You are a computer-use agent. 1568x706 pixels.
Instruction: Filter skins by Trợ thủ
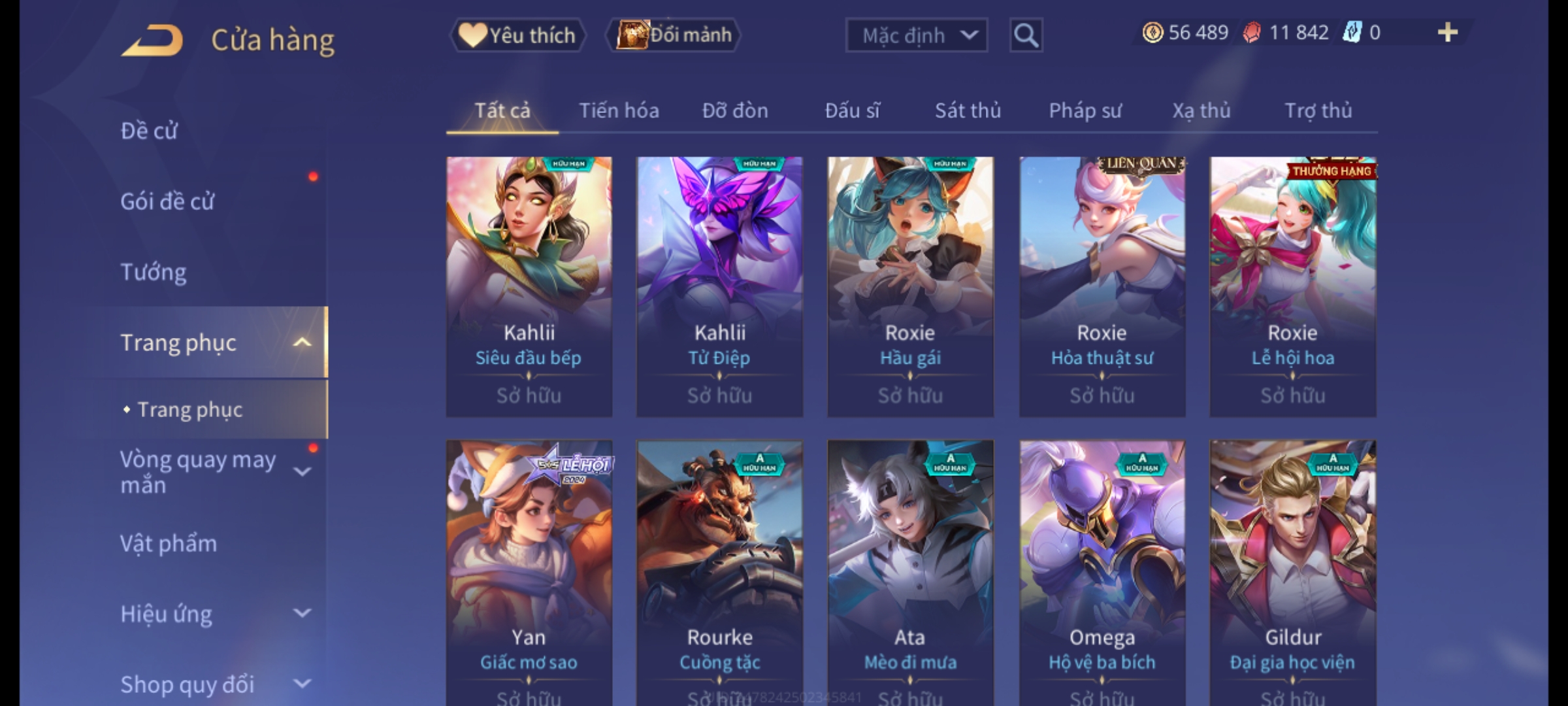[x=1318, y=110]
